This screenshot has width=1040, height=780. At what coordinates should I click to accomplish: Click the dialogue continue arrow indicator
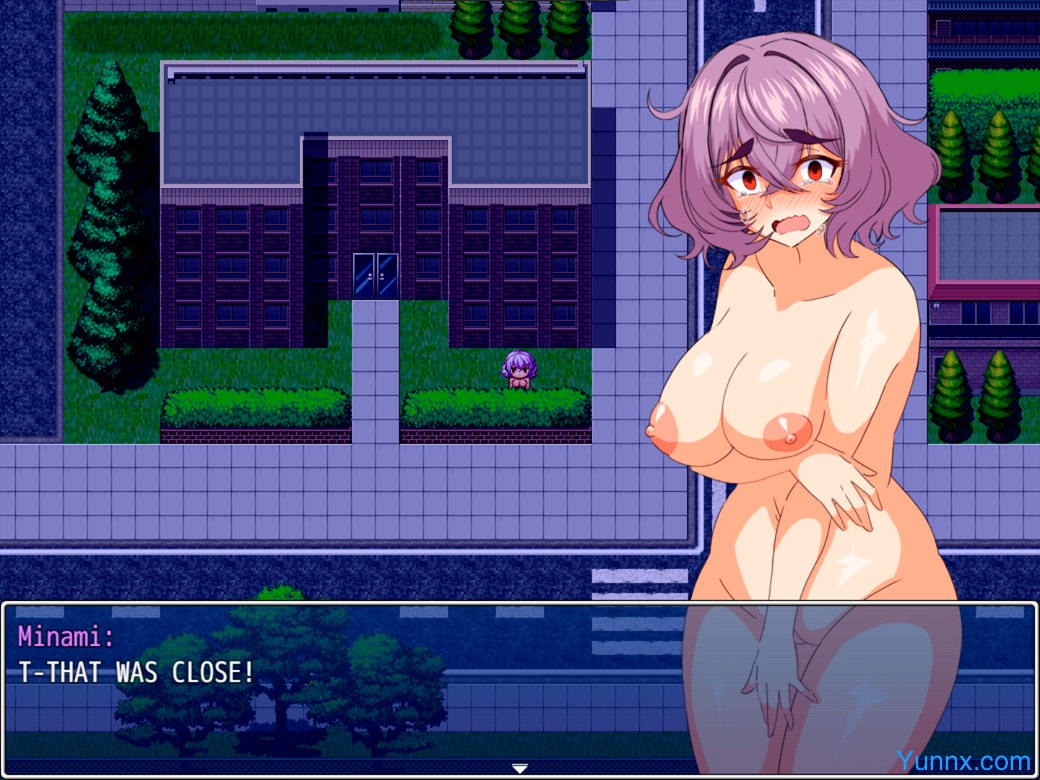tap(519, 768)
